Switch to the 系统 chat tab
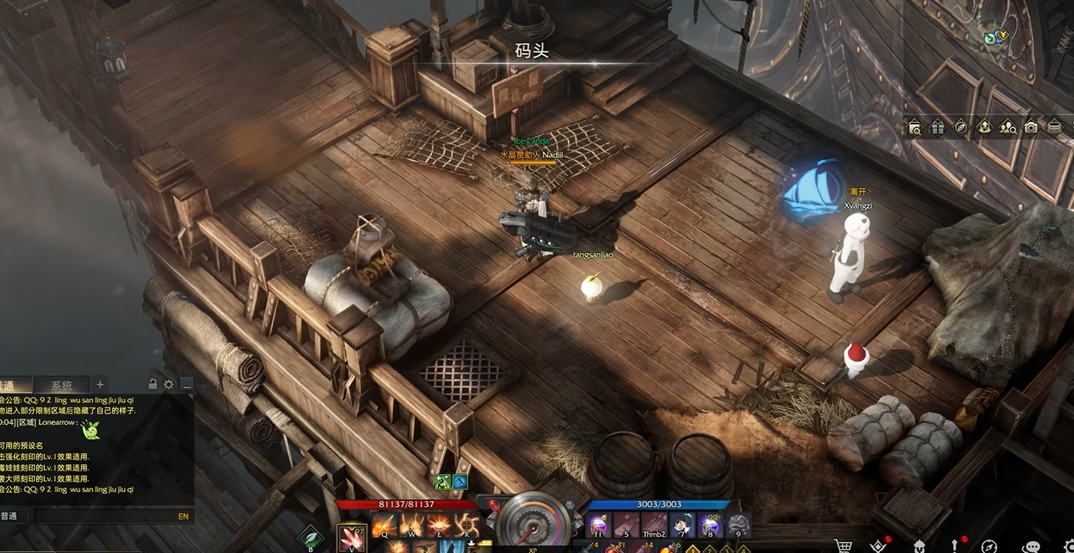 [62, 385]
